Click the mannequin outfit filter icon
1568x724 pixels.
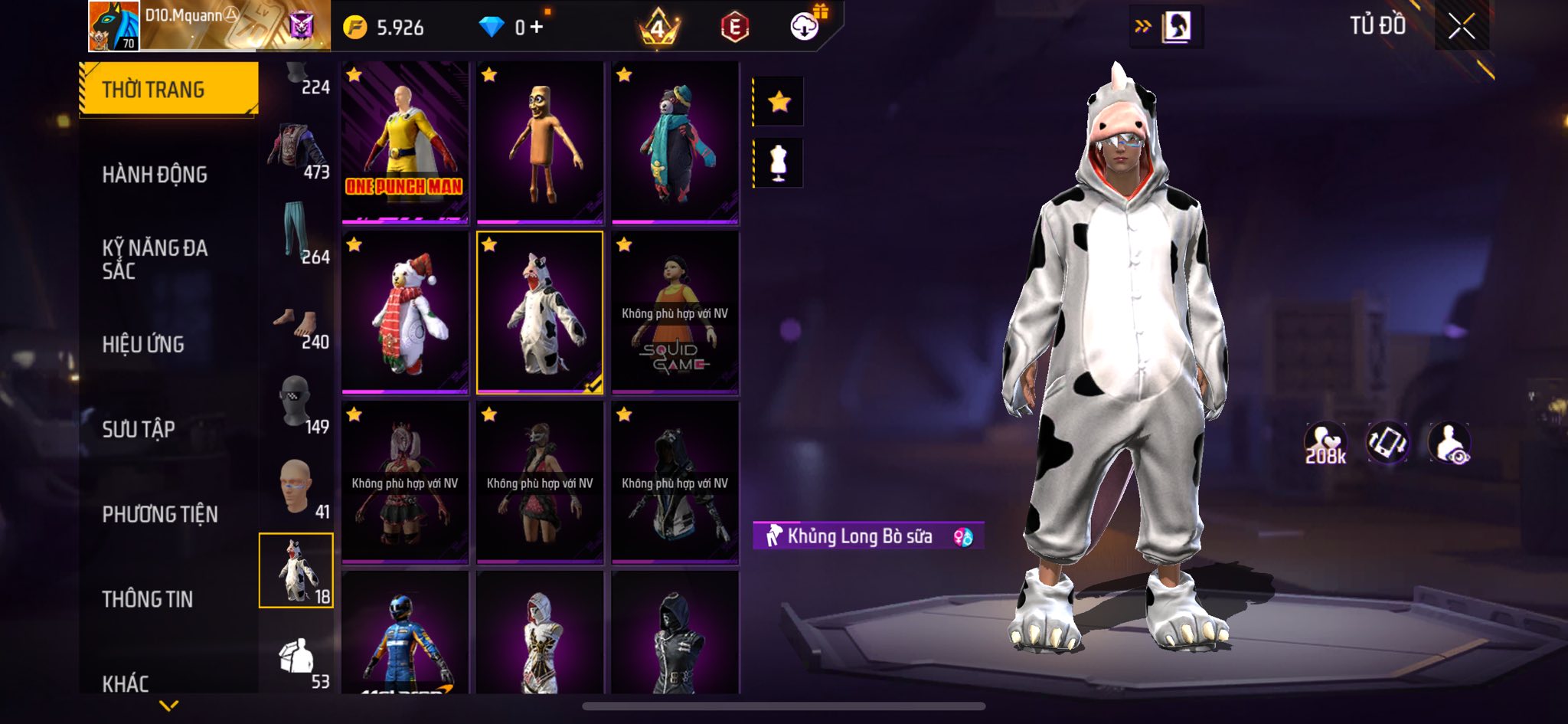[x=779, y=162]
